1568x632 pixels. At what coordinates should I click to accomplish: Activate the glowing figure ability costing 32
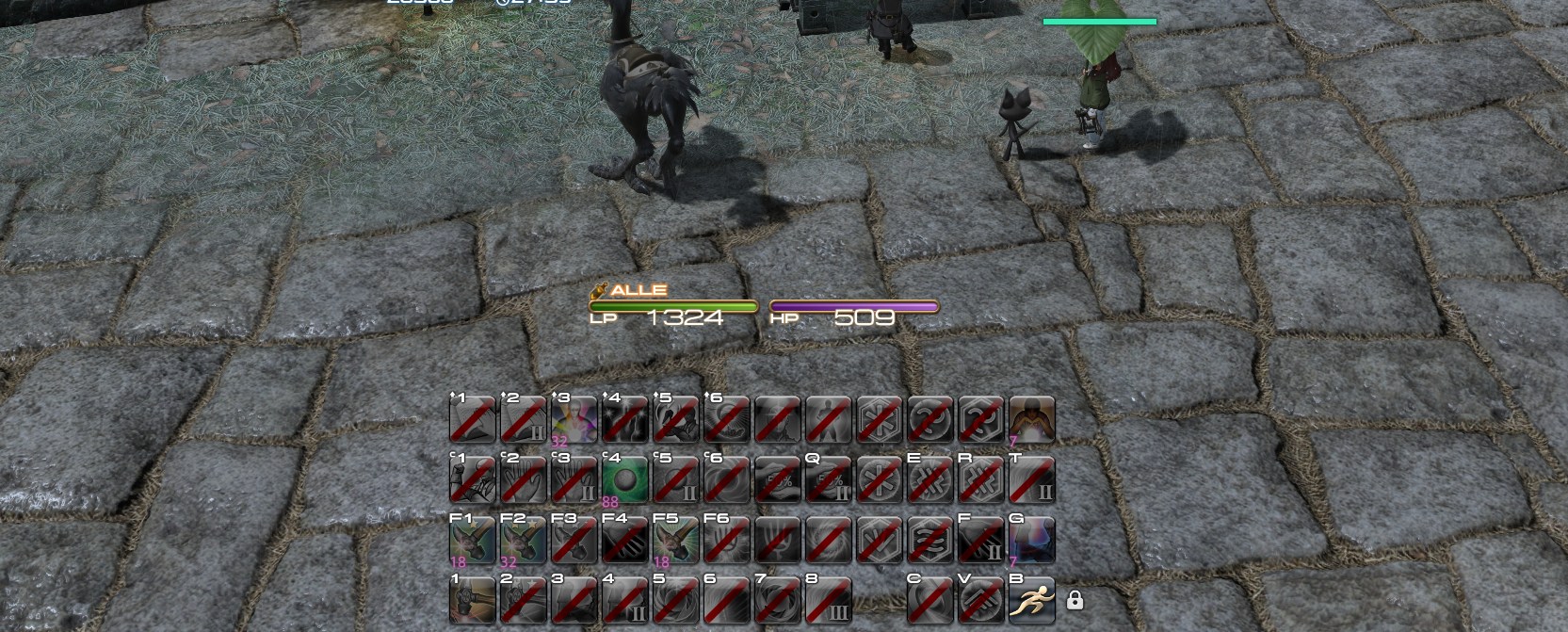coord(574,419)
